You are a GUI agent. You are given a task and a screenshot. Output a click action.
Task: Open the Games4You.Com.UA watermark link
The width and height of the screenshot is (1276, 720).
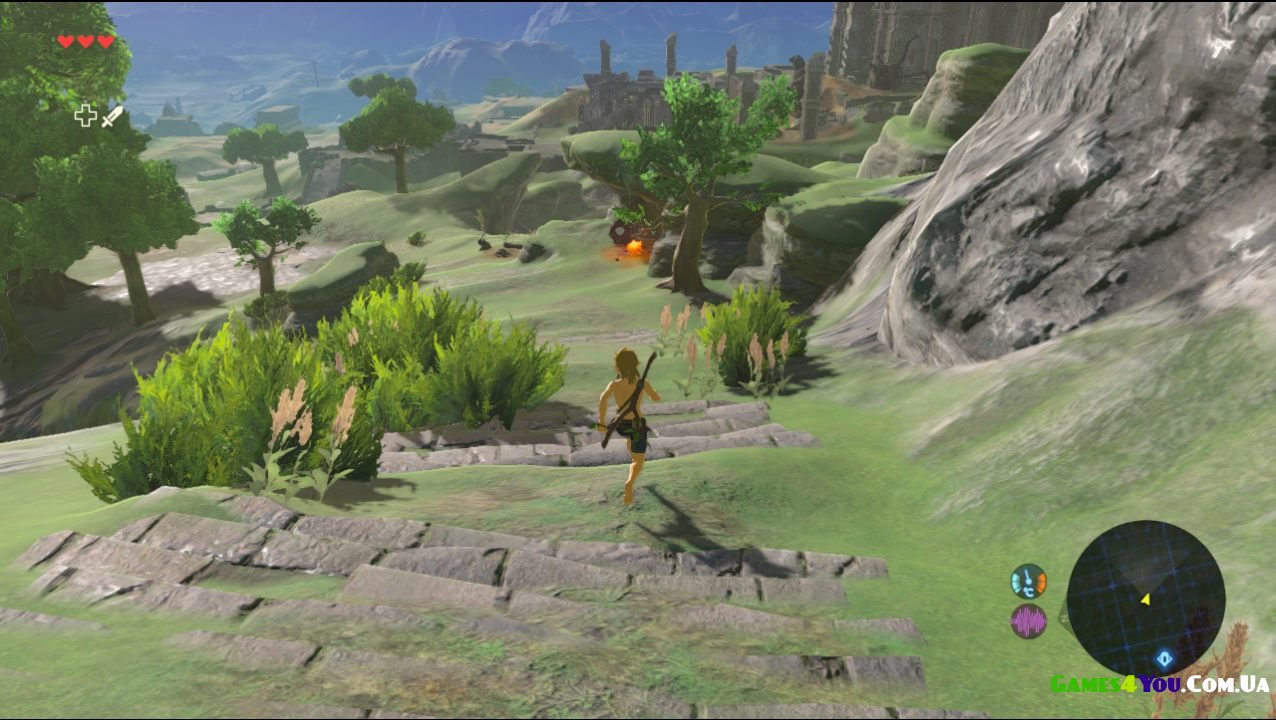[x=1159, y=685]
